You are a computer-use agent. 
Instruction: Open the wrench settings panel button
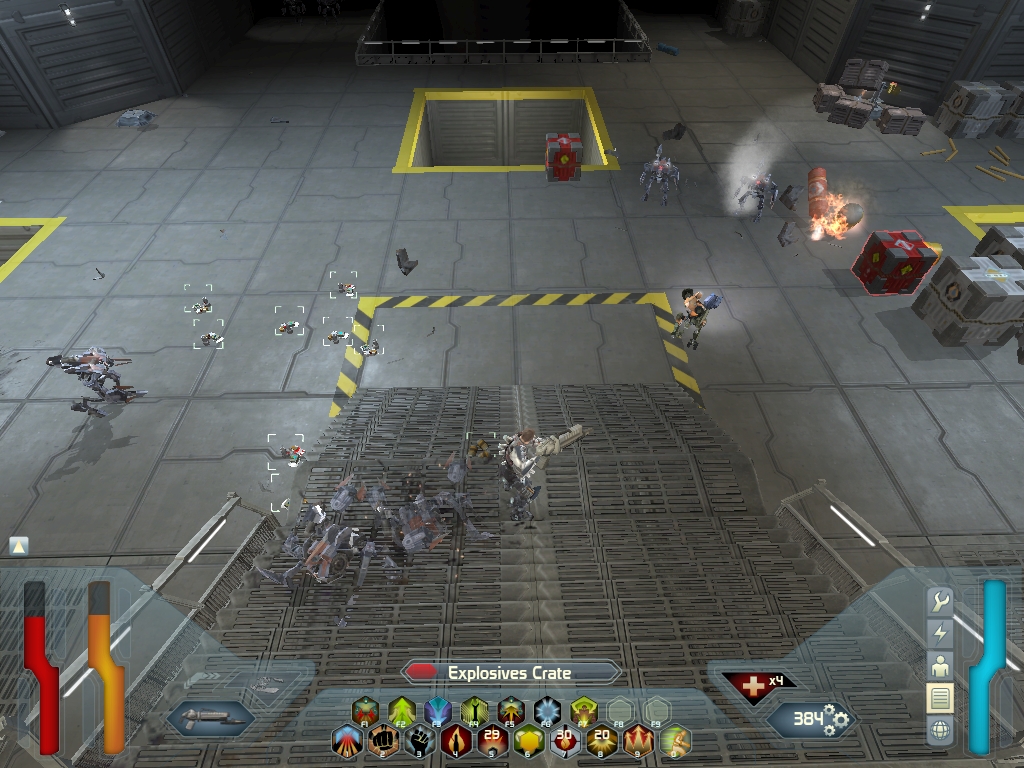pyautogui.click(x=940, y=601)
